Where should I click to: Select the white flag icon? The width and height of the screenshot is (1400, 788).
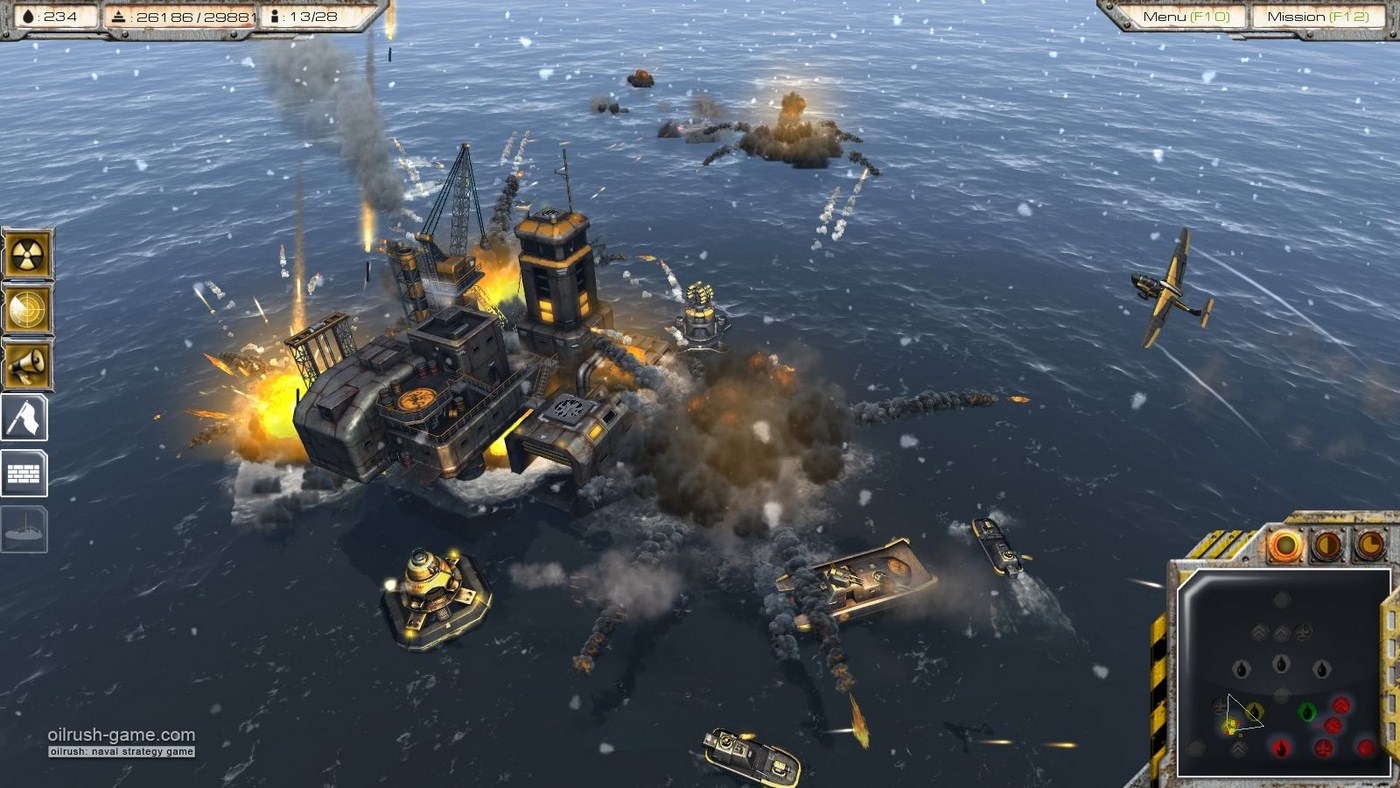tap(25, 418)
